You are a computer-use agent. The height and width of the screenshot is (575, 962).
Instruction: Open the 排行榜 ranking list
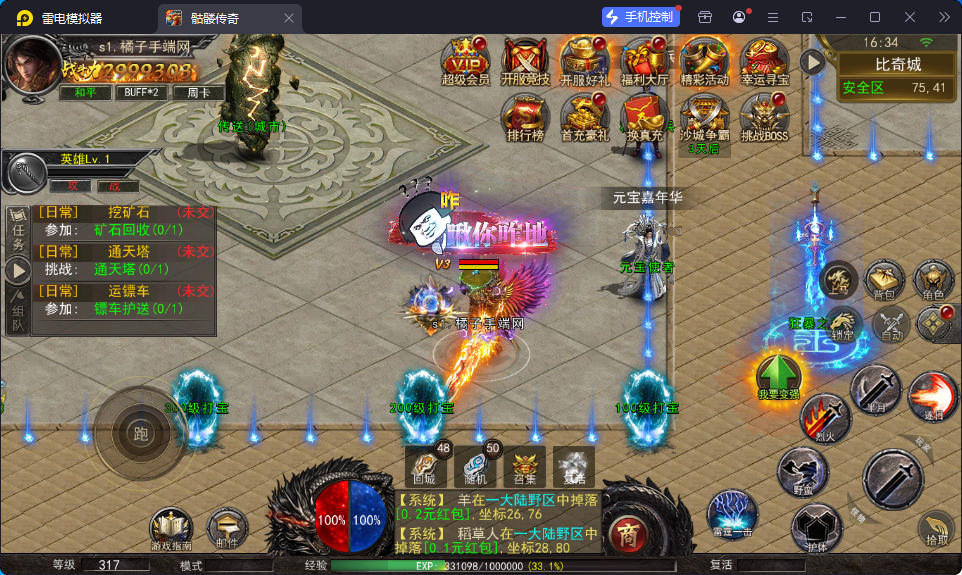(x=525, y=116)
